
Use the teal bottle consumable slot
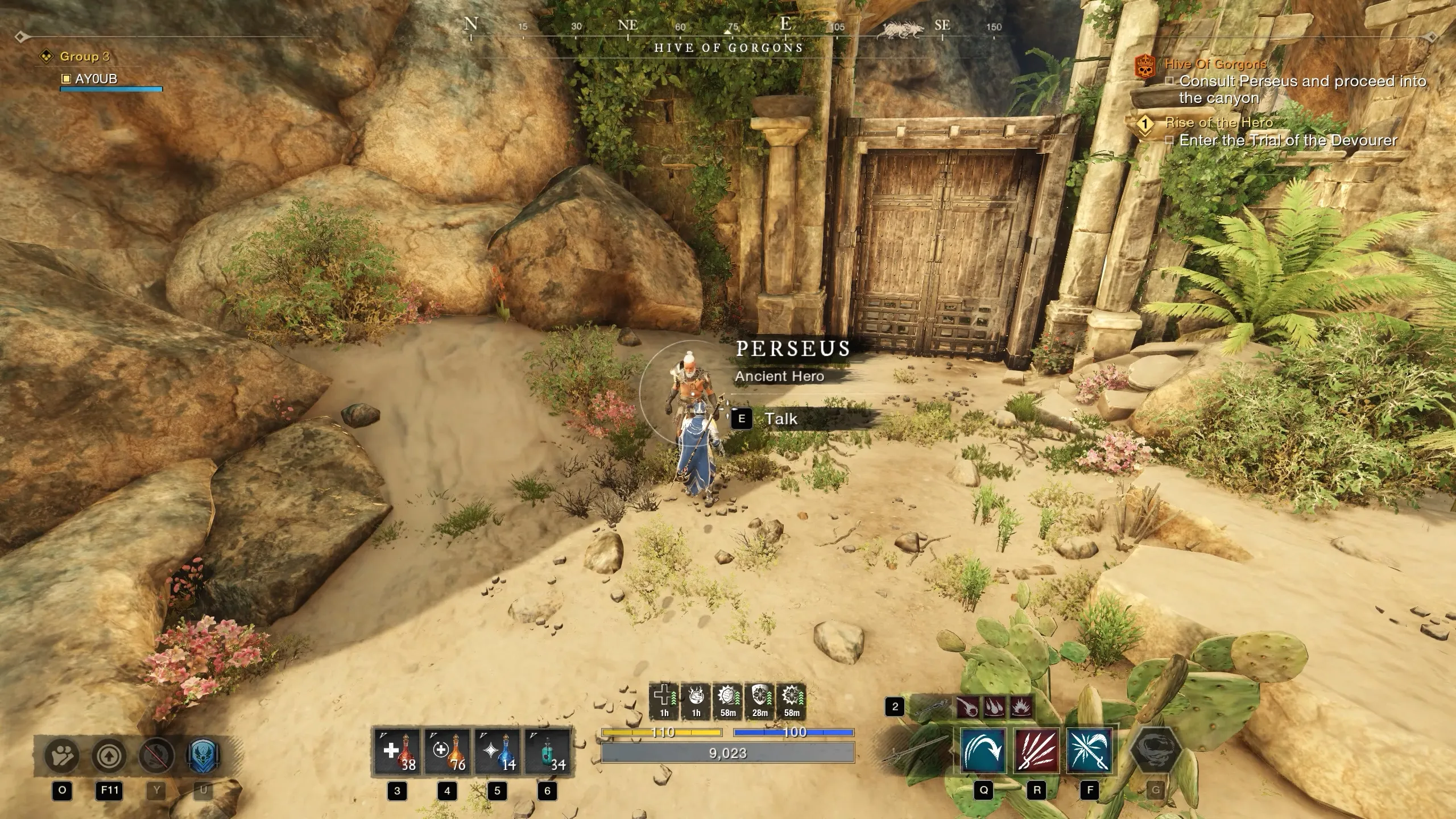pos(547,752)
